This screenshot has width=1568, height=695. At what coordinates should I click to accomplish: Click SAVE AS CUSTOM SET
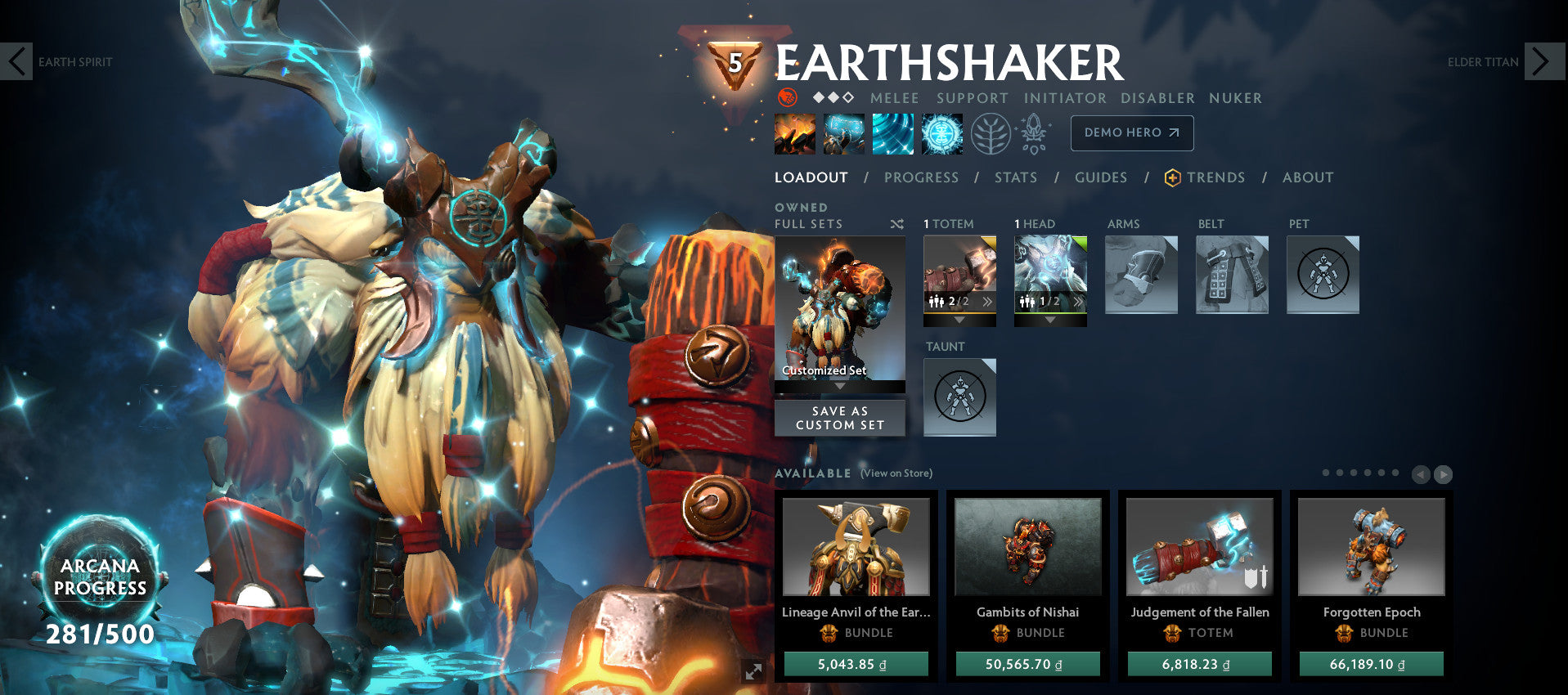839,418
